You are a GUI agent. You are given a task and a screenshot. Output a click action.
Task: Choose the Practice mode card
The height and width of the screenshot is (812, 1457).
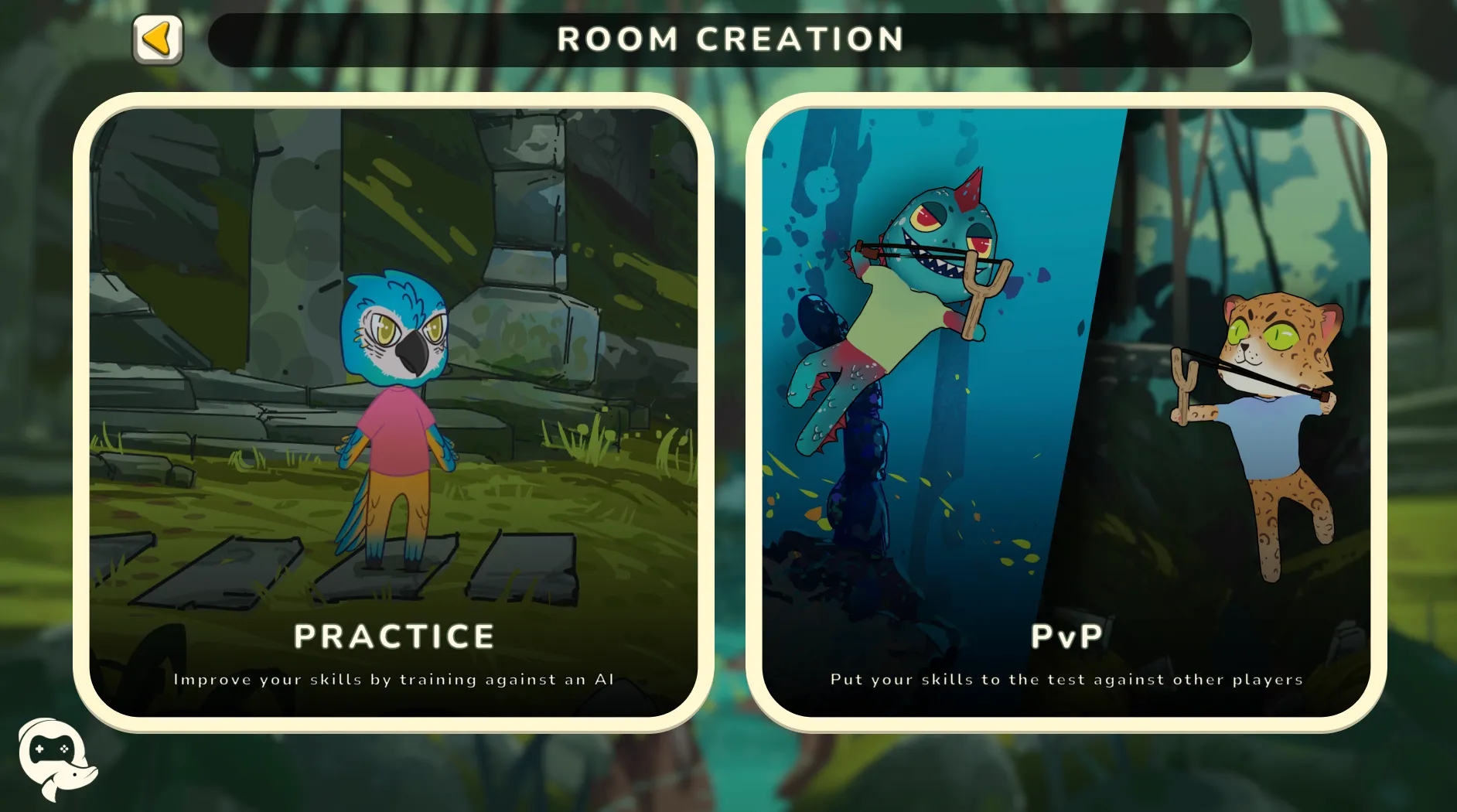pyautogui.click(x=393, y=412)
